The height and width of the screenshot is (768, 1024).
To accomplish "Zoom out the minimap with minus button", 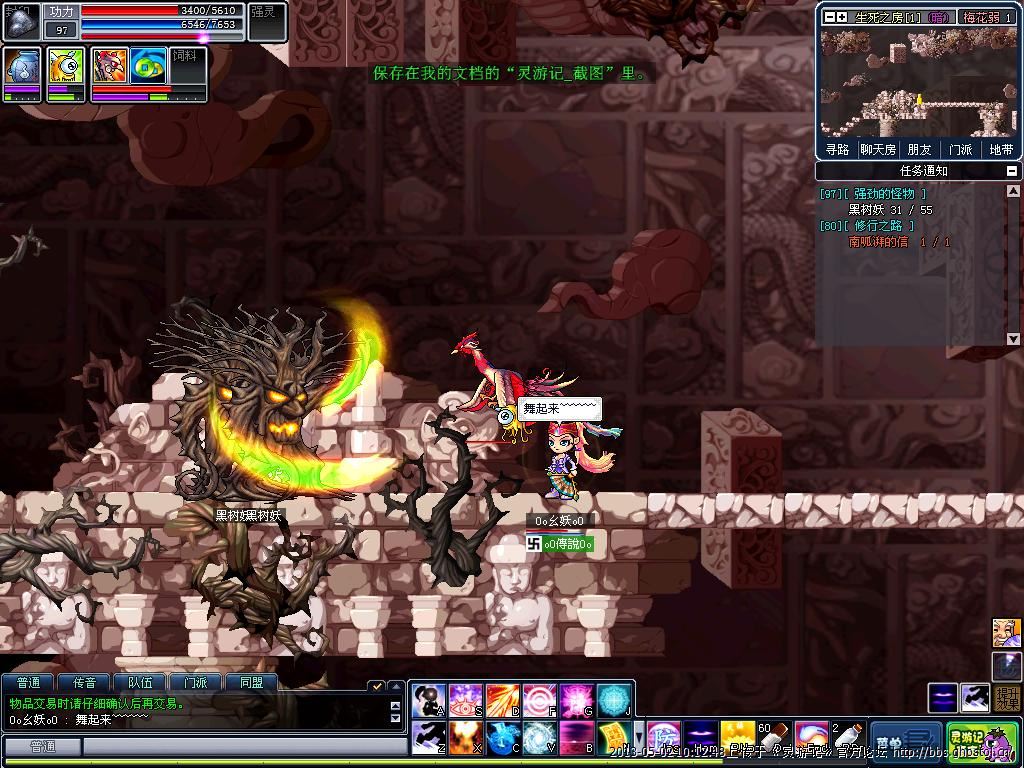I will [x=827, y=17].
